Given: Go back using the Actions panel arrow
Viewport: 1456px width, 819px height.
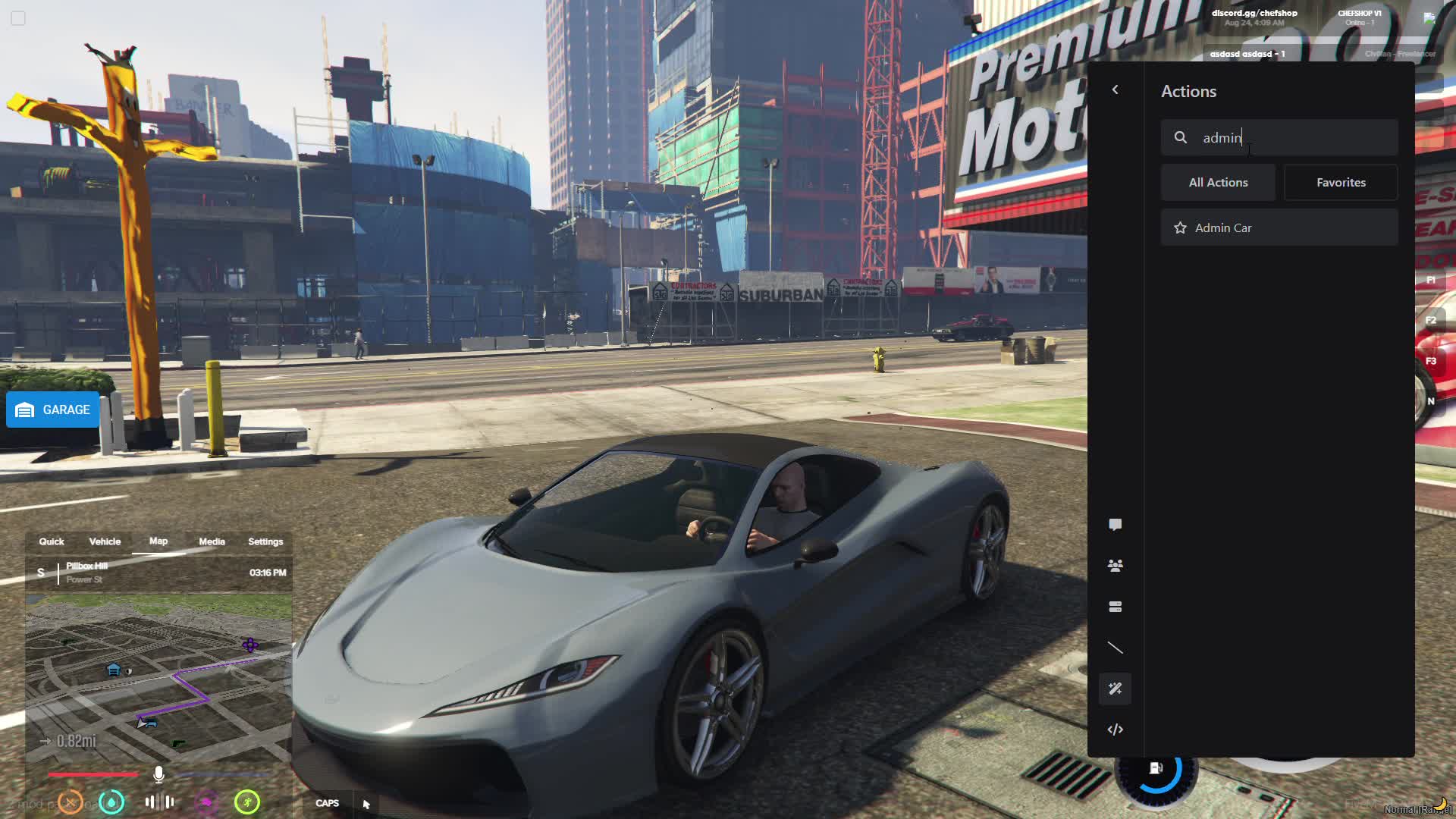Looking at the screenshot, I should click(x=1115, y=90).
